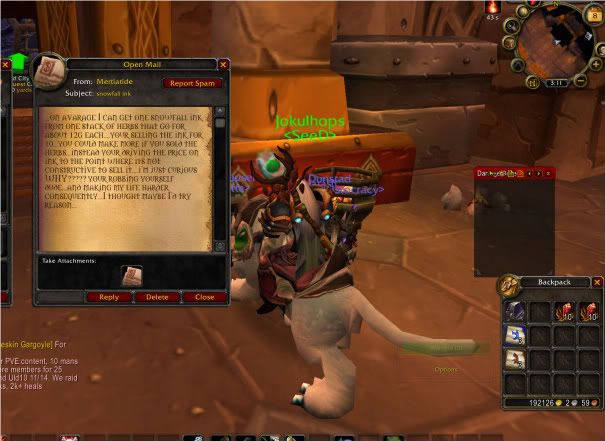
Task: Click the Close button in Open Mail
Action: point(204,297)
